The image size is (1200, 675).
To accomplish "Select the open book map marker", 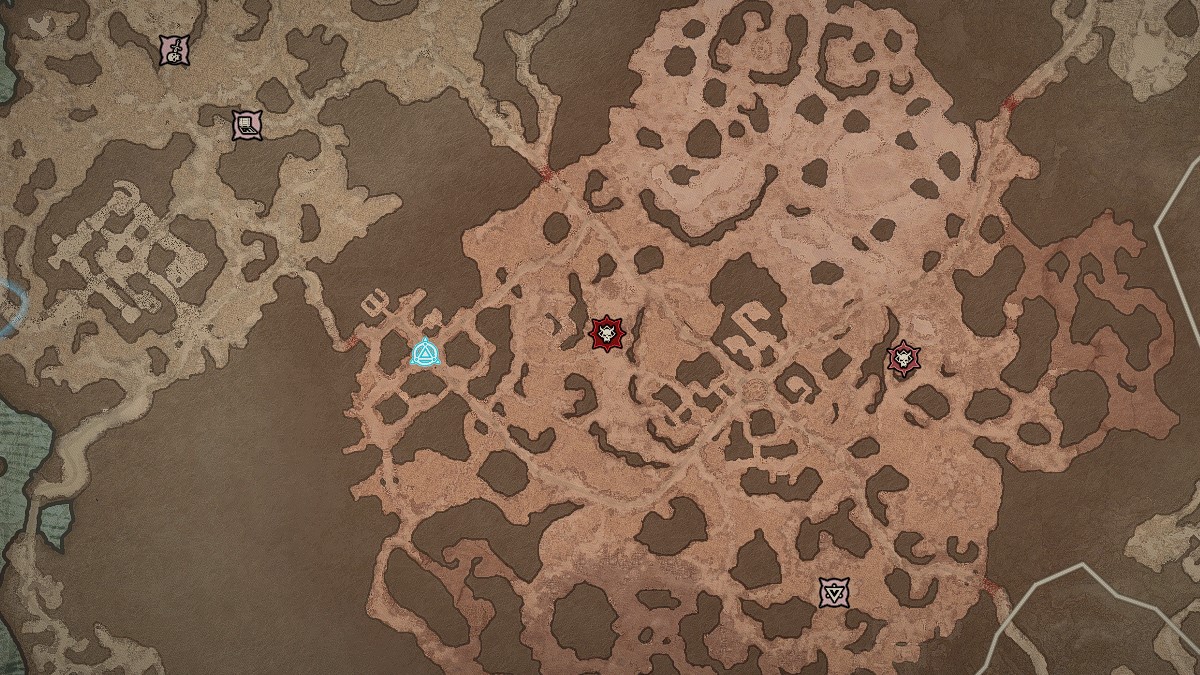I will pyautogui.click(x=246, y=125).
